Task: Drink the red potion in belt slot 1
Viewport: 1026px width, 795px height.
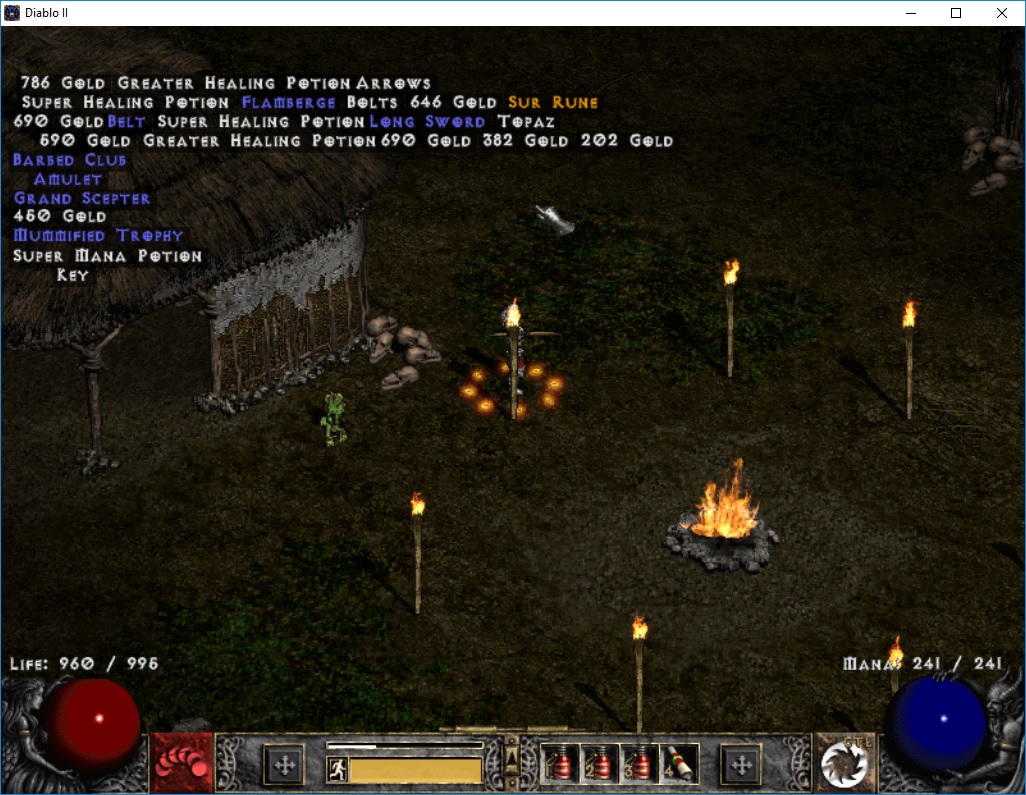Action: point(559,765)
